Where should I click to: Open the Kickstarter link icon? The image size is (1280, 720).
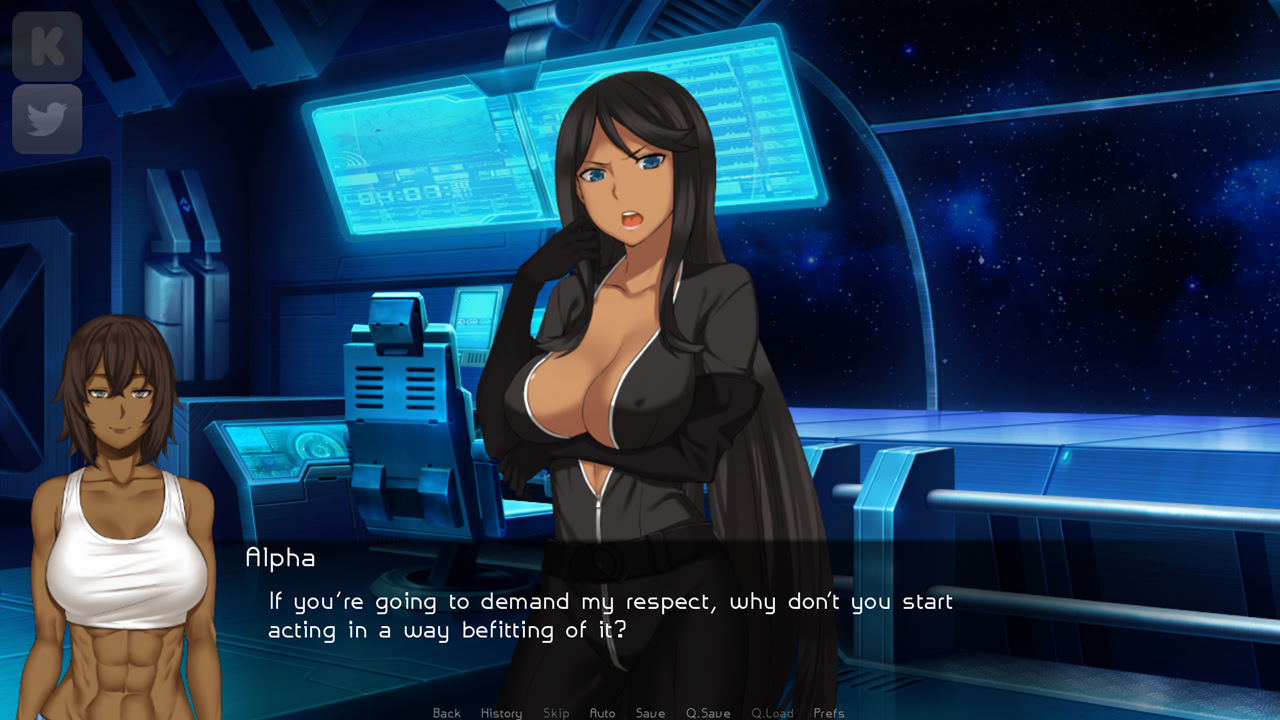pyautogui.click(x=47, y=47)
